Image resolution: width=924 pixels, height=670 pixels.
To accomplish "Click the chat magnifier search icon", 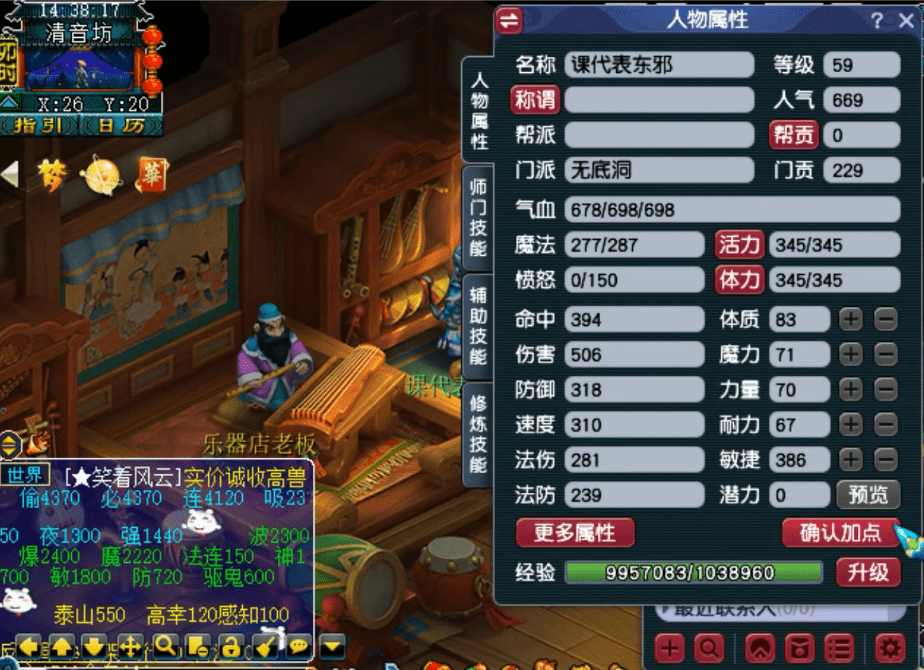I will point(165,646).
